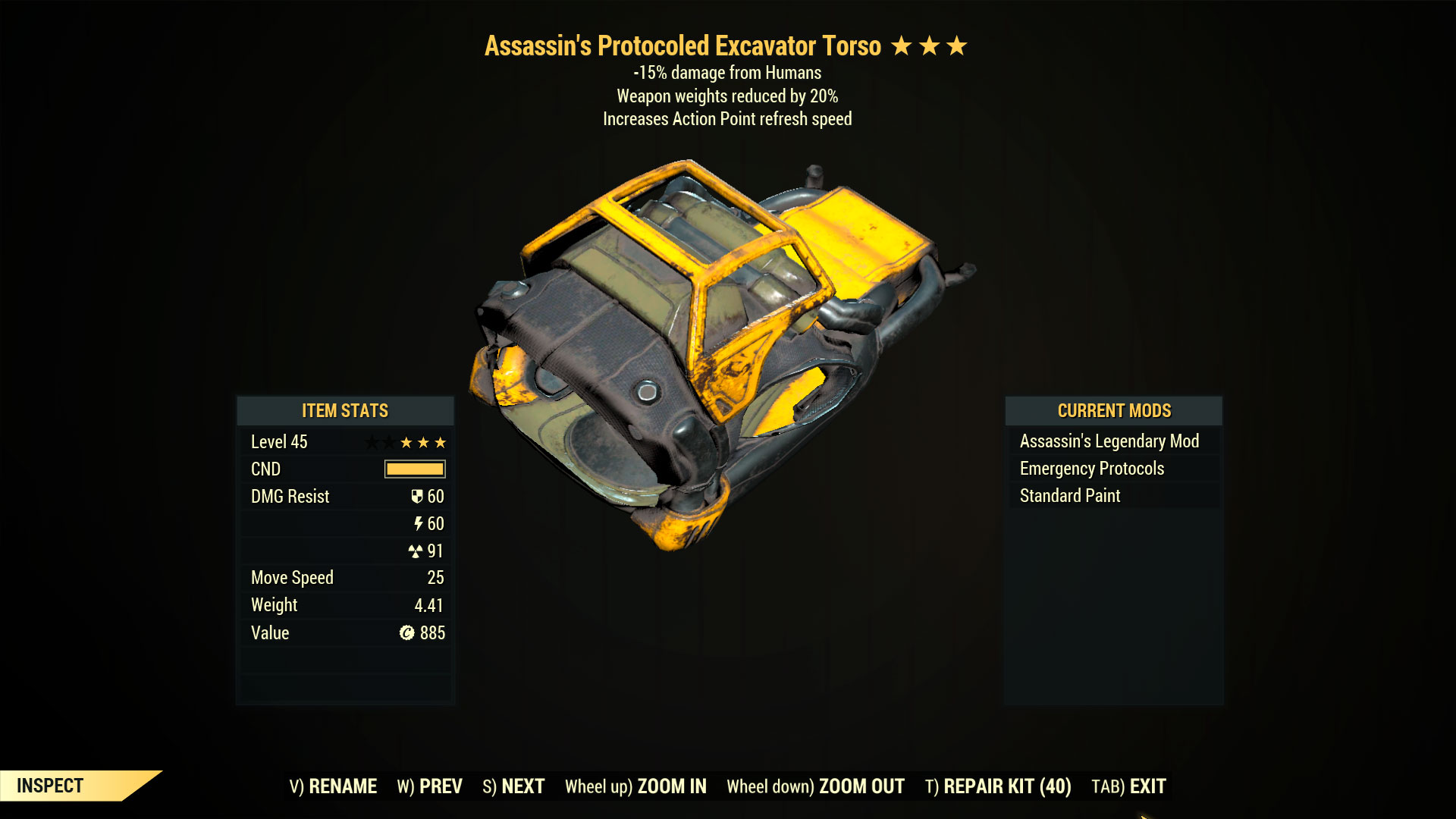The width and height of the screenshot is (1456, 819).
Task: Choose the RENAME option in bottom bar
Action: click(333, 786)
